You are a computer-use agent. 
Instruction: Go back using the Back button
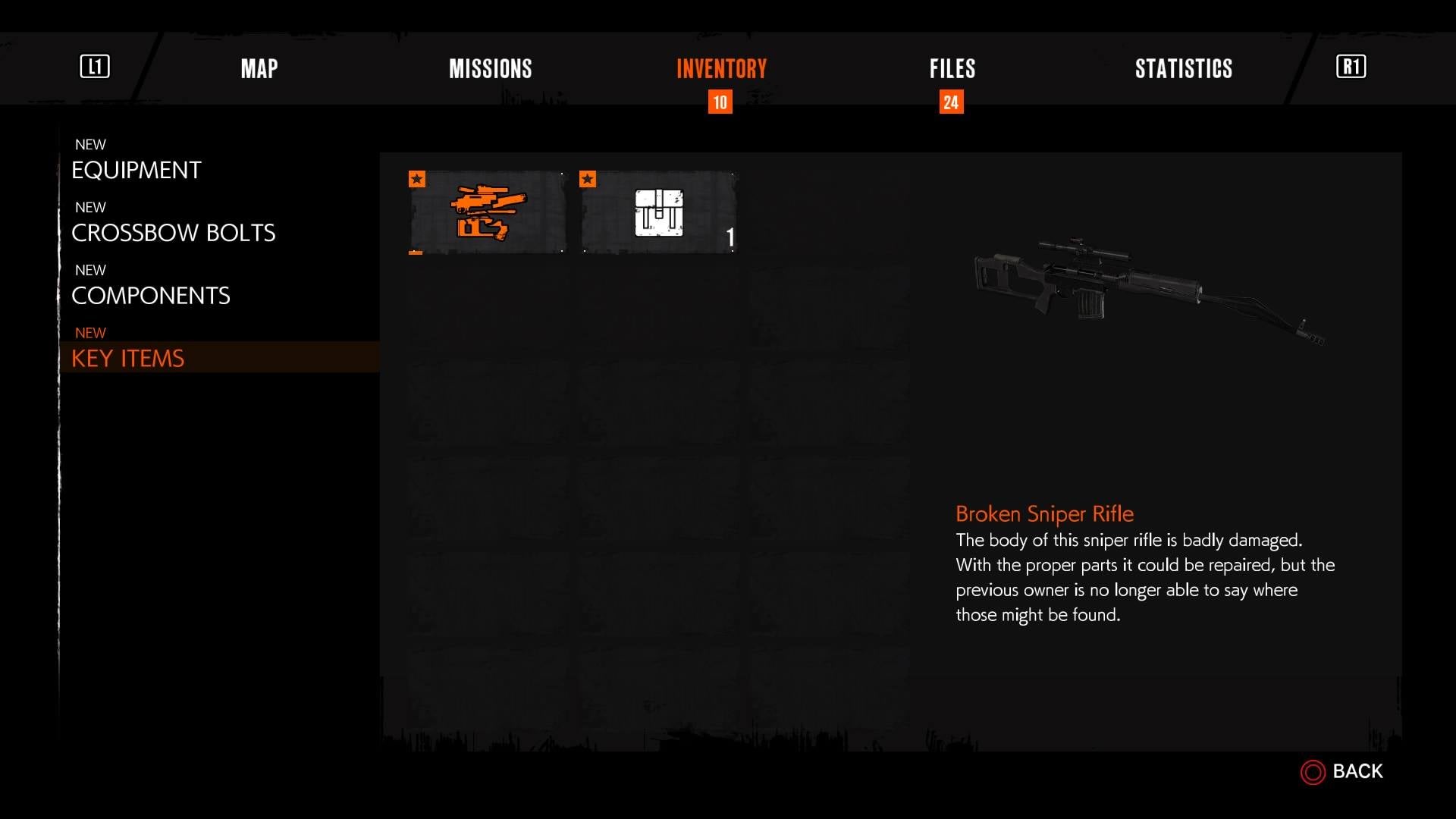point(1343,771)
